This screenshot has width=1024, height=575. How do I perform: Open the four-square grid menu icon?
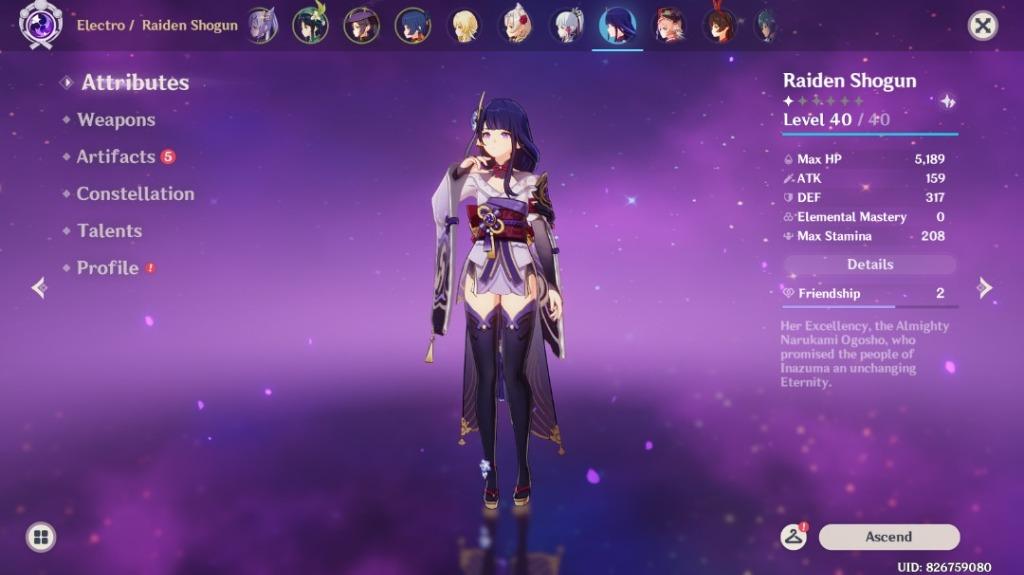[x=41, y=537]
